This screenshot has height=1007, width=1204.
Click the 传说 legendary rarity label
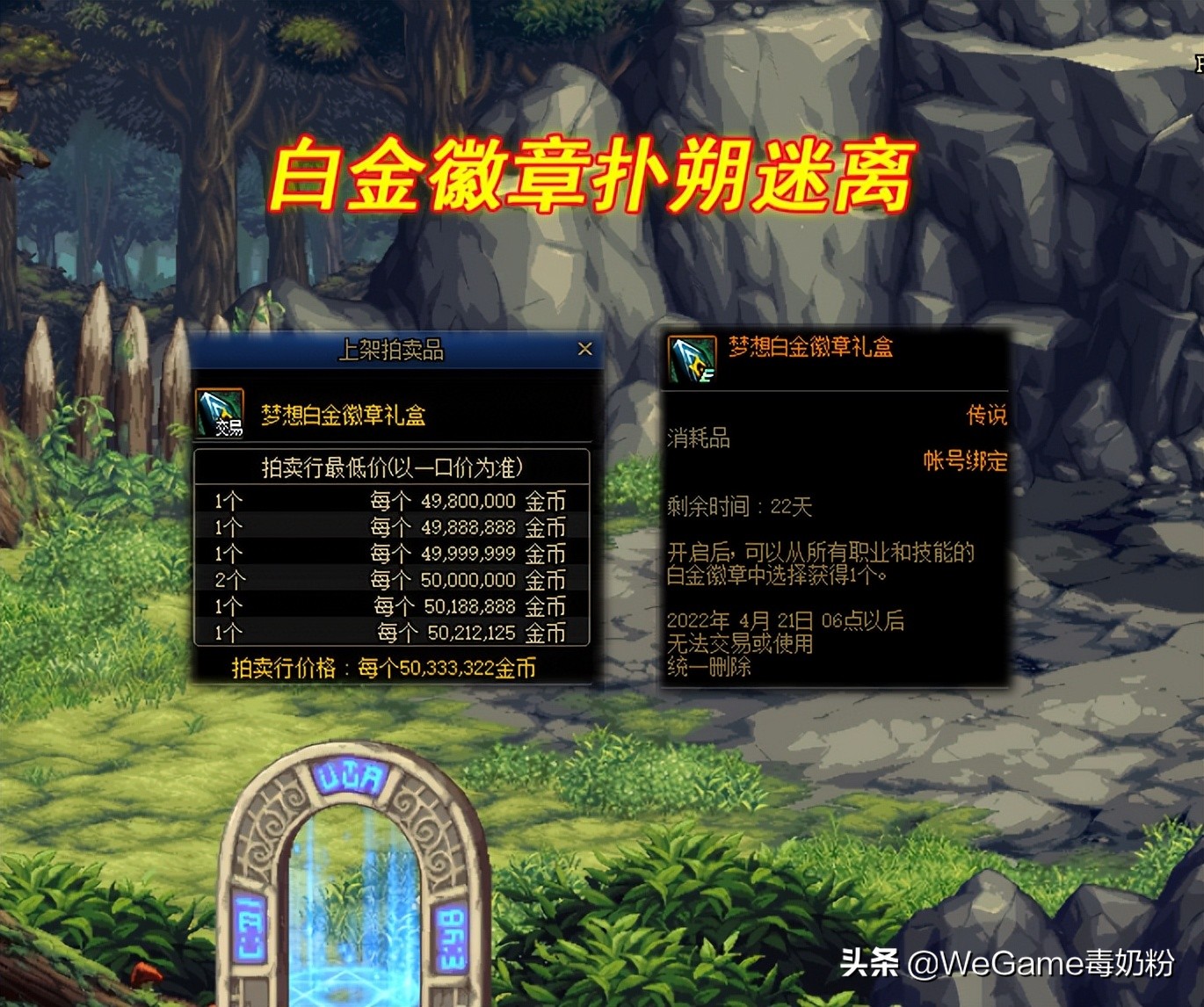pyautogui.click(x=990, y=415)
